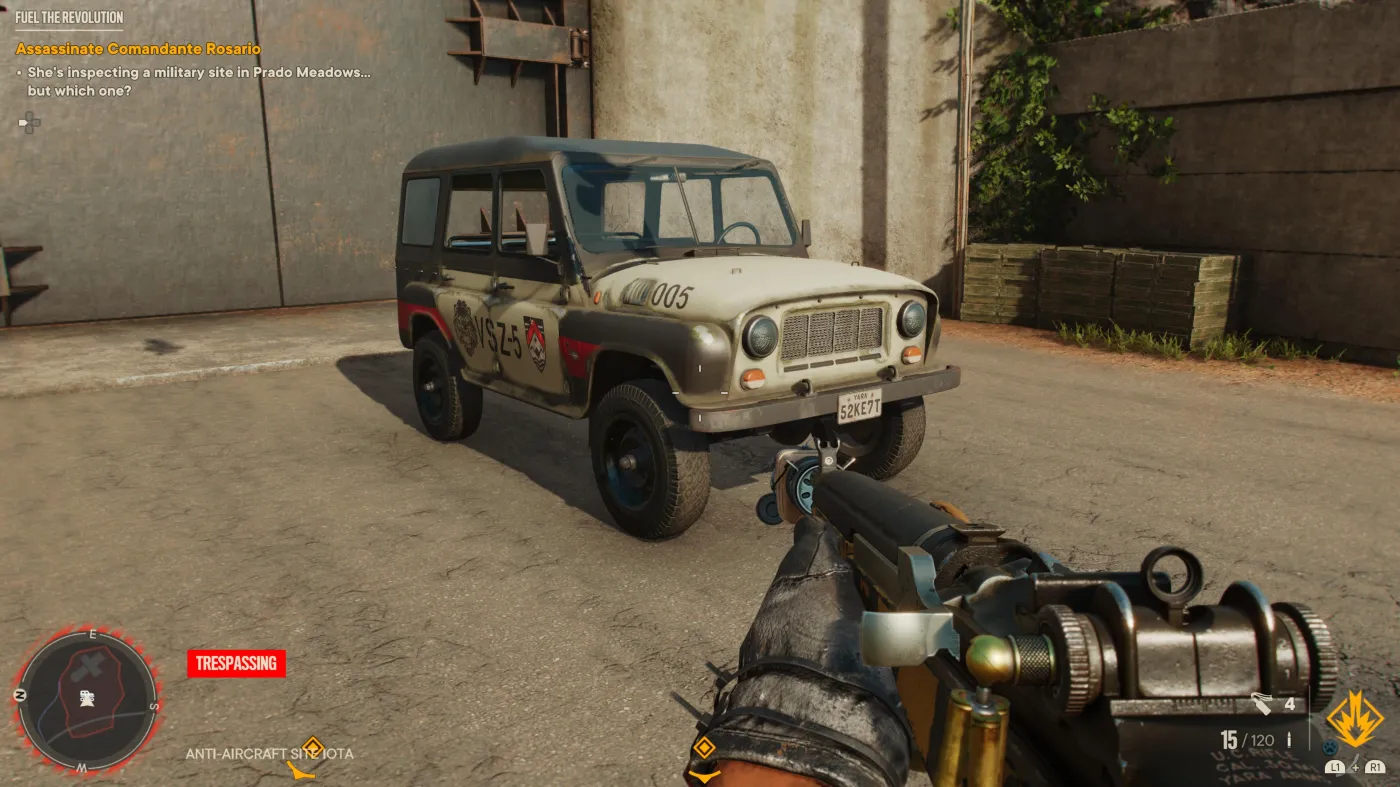Select the Anti-Aircraft Site Iota location label
This screenshot has width=1400, height=787.
[269, 754]
